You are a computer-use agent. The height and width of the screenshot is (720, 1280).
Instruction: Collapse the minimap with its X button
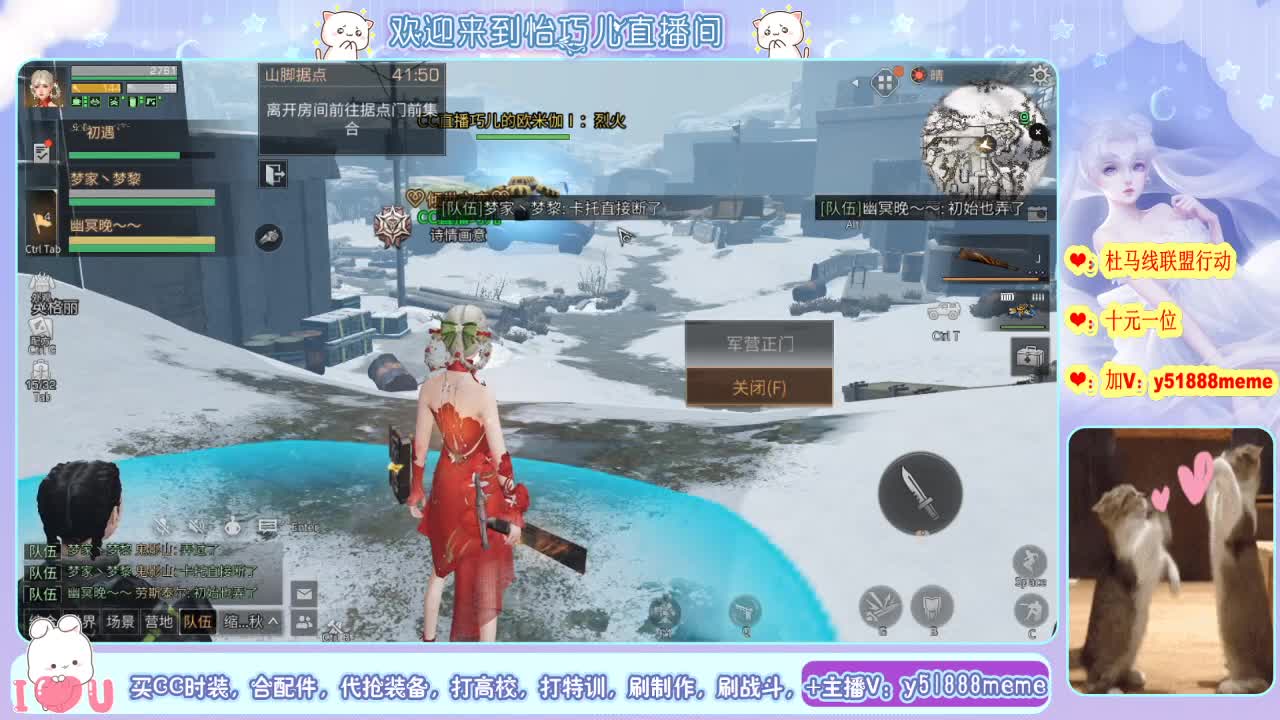point(1038,132)
